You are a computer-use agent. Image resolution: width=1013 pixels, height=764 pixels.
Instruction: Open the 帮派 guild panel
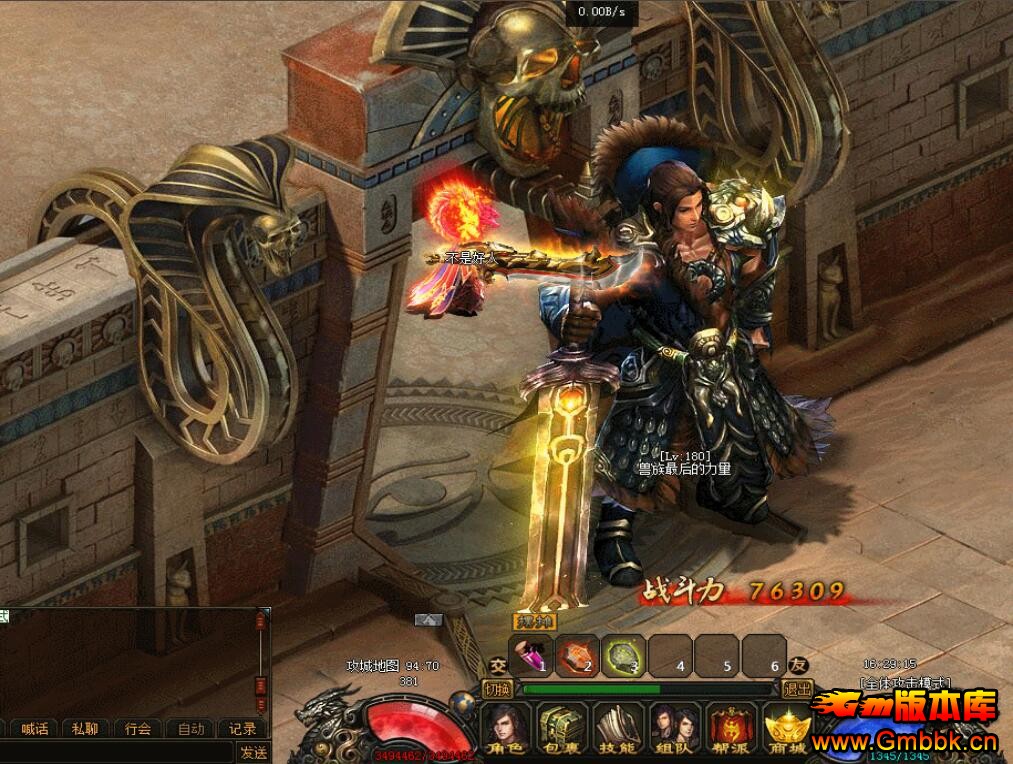pos(728,730)
